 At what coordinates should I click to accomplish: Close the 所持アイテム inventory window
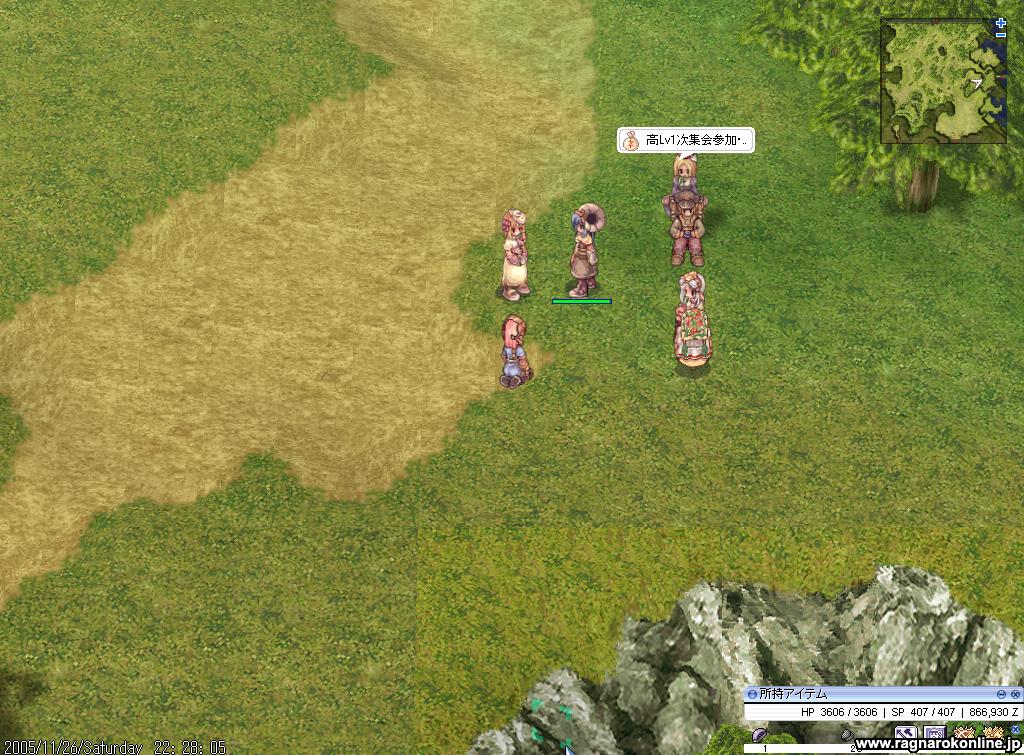tap(1015, 694)
